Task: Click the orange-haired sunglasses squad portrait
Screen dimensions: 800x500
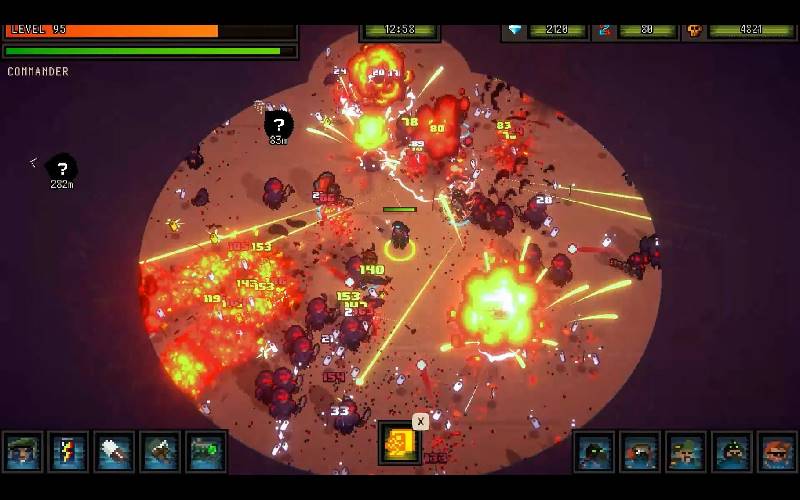Action: pos(777,452)
